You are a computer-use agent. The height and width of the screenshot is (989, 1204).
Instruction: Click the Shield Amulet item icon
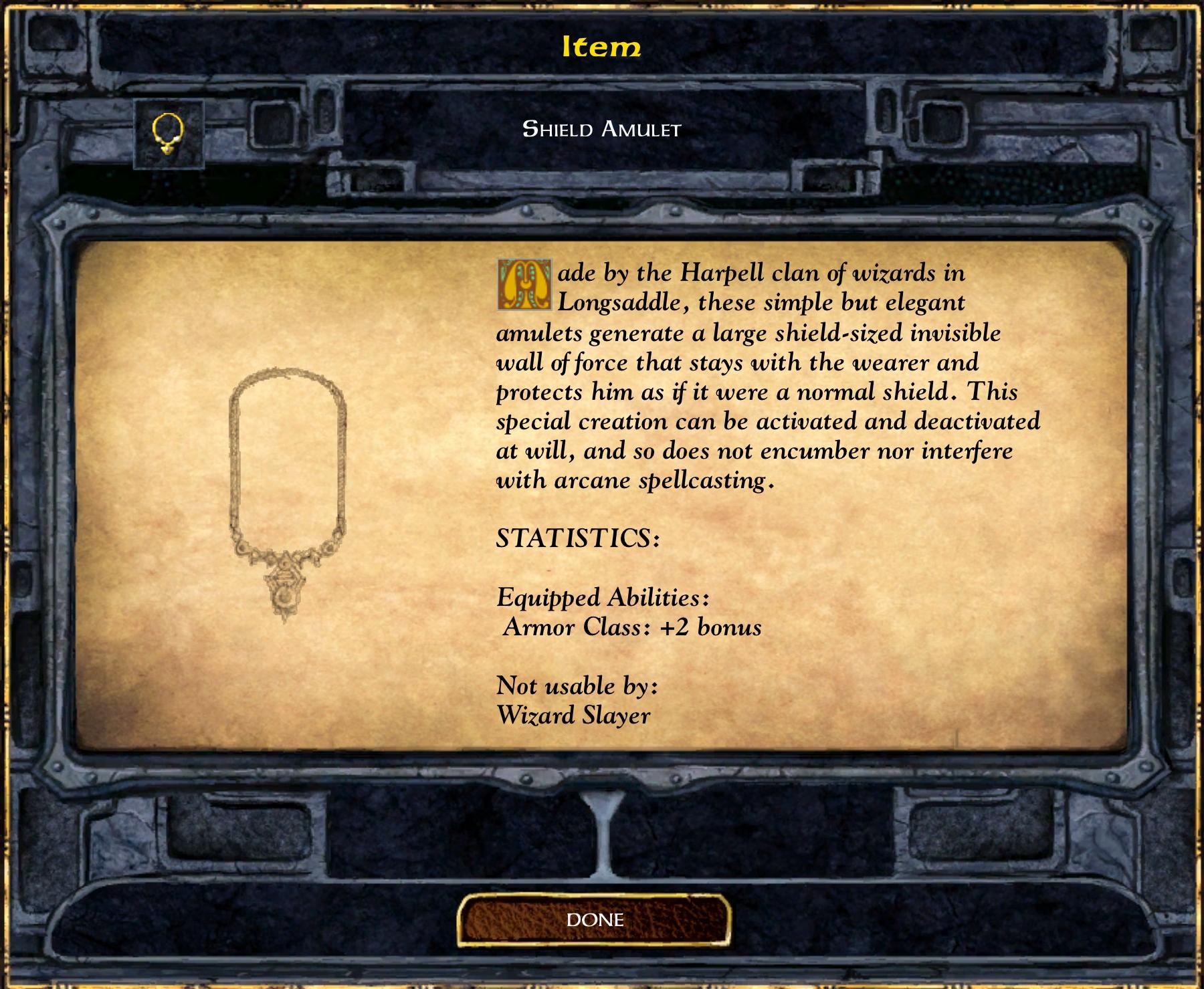[169, 133]
